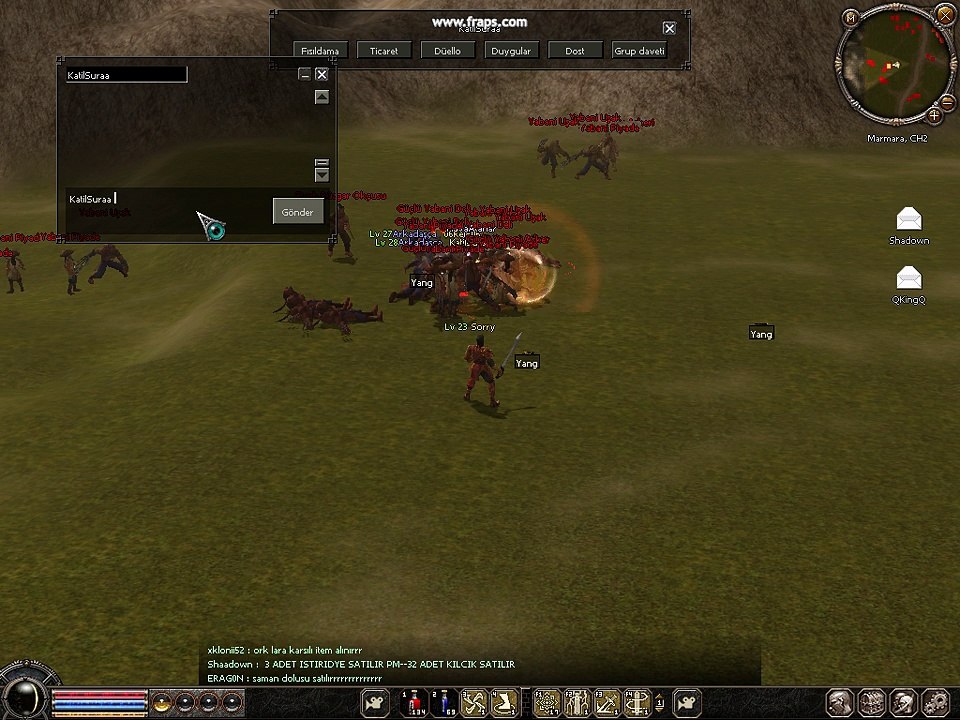The image size is (960, 720).
Task: Close the minimap with its X button
Action: tap(944, 13)
